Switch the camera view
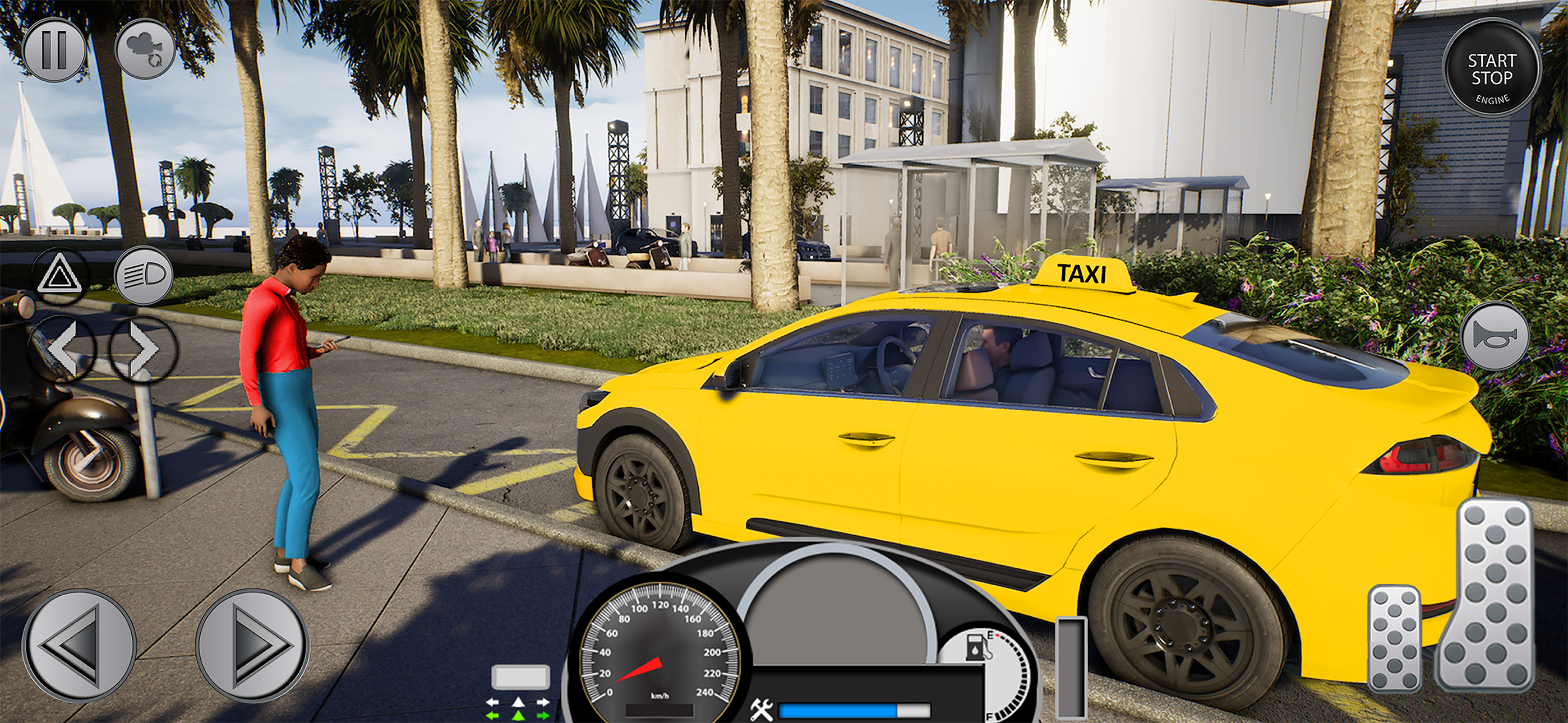 [x=145, y=49]
